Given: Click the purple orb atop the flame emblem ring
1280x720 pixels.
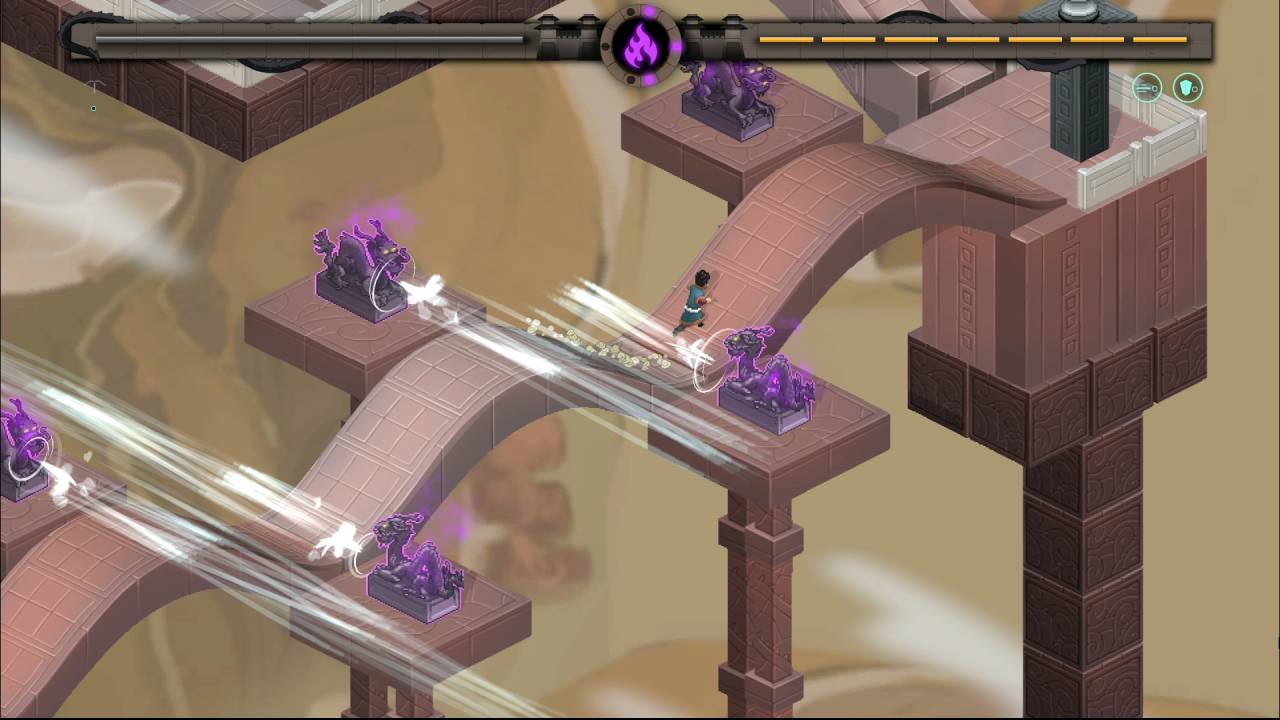Looking at the screenshot, I should coord(649,10).
